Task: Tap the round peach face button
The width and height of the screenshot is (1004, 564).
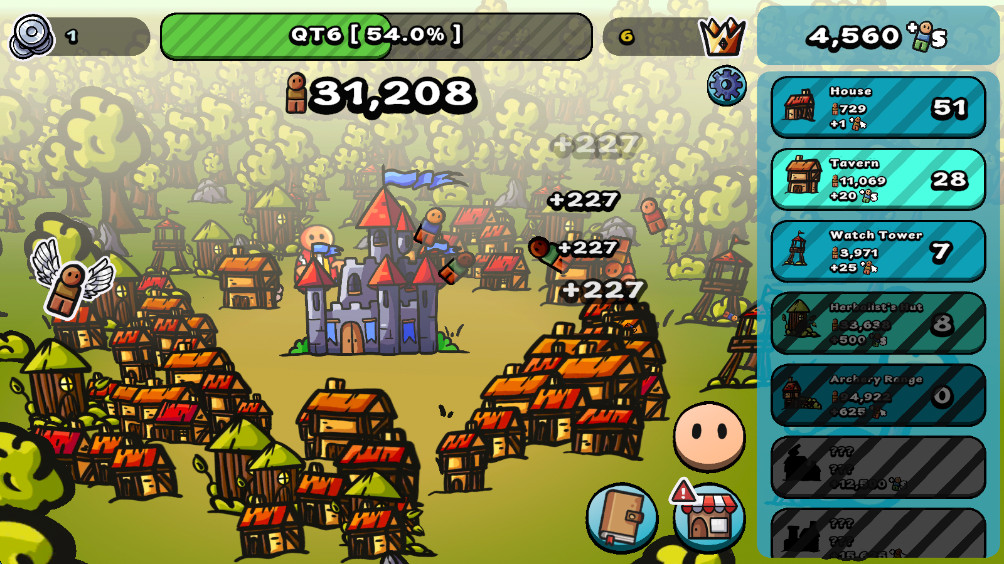Action: [709, 436]
